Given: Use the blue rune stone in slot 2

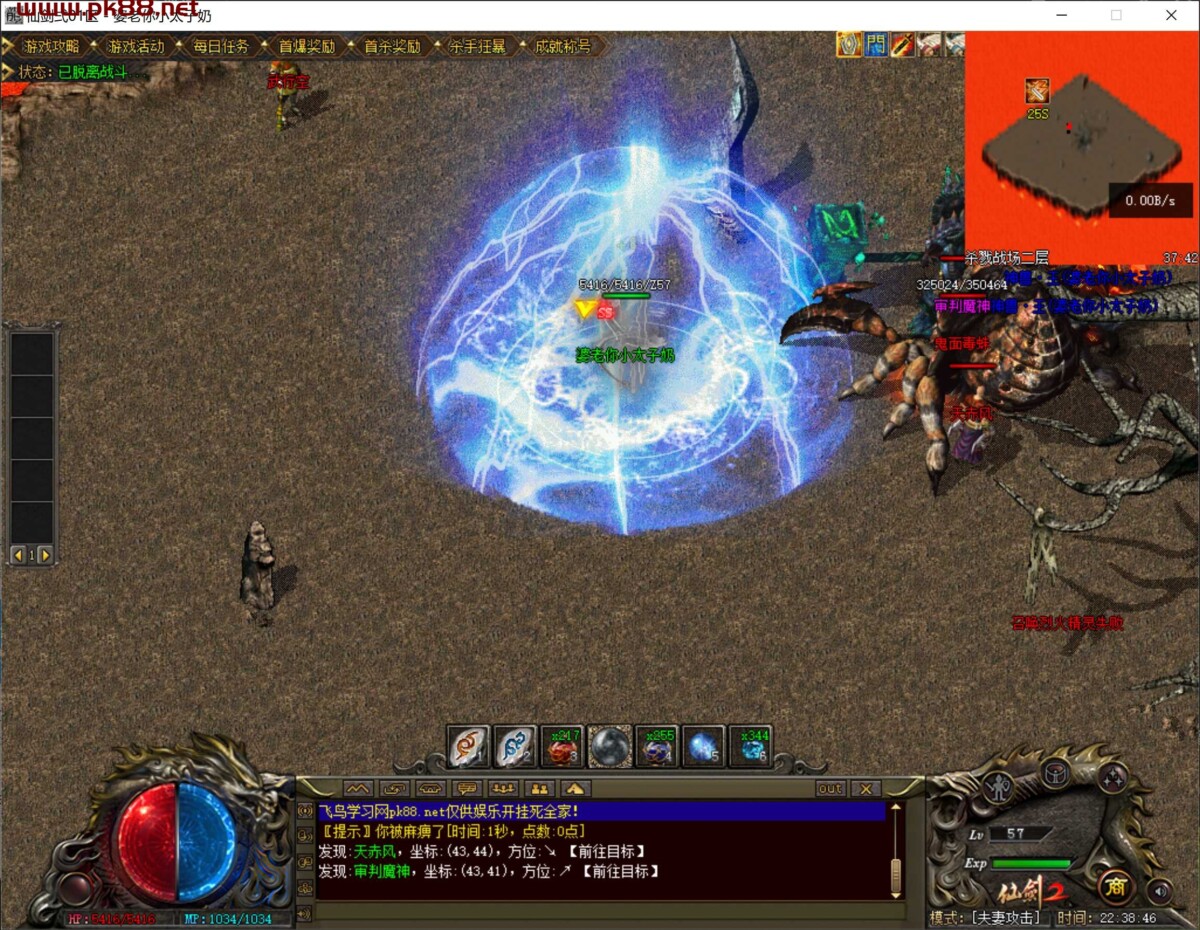Looking at the screenshot, I should (x=515, y=746).
